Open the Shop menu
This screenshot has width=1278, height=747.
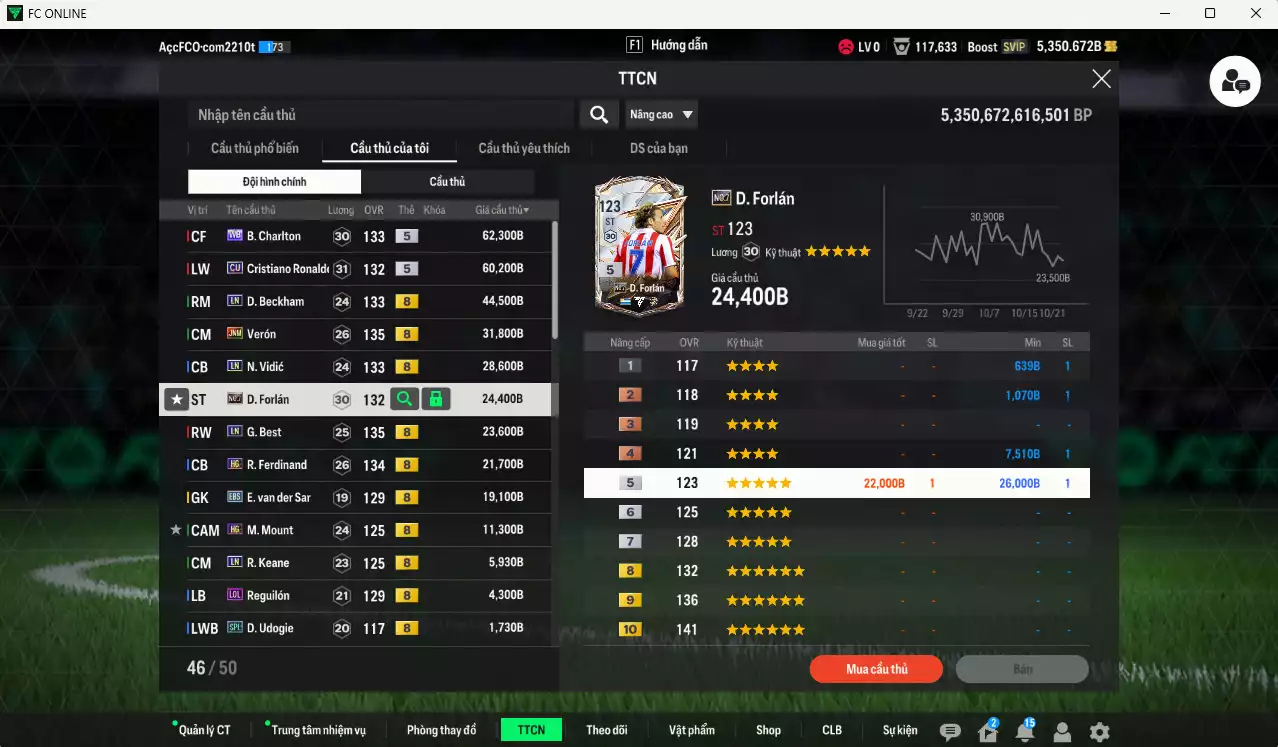pyautogui.click(x=768, y=730)
